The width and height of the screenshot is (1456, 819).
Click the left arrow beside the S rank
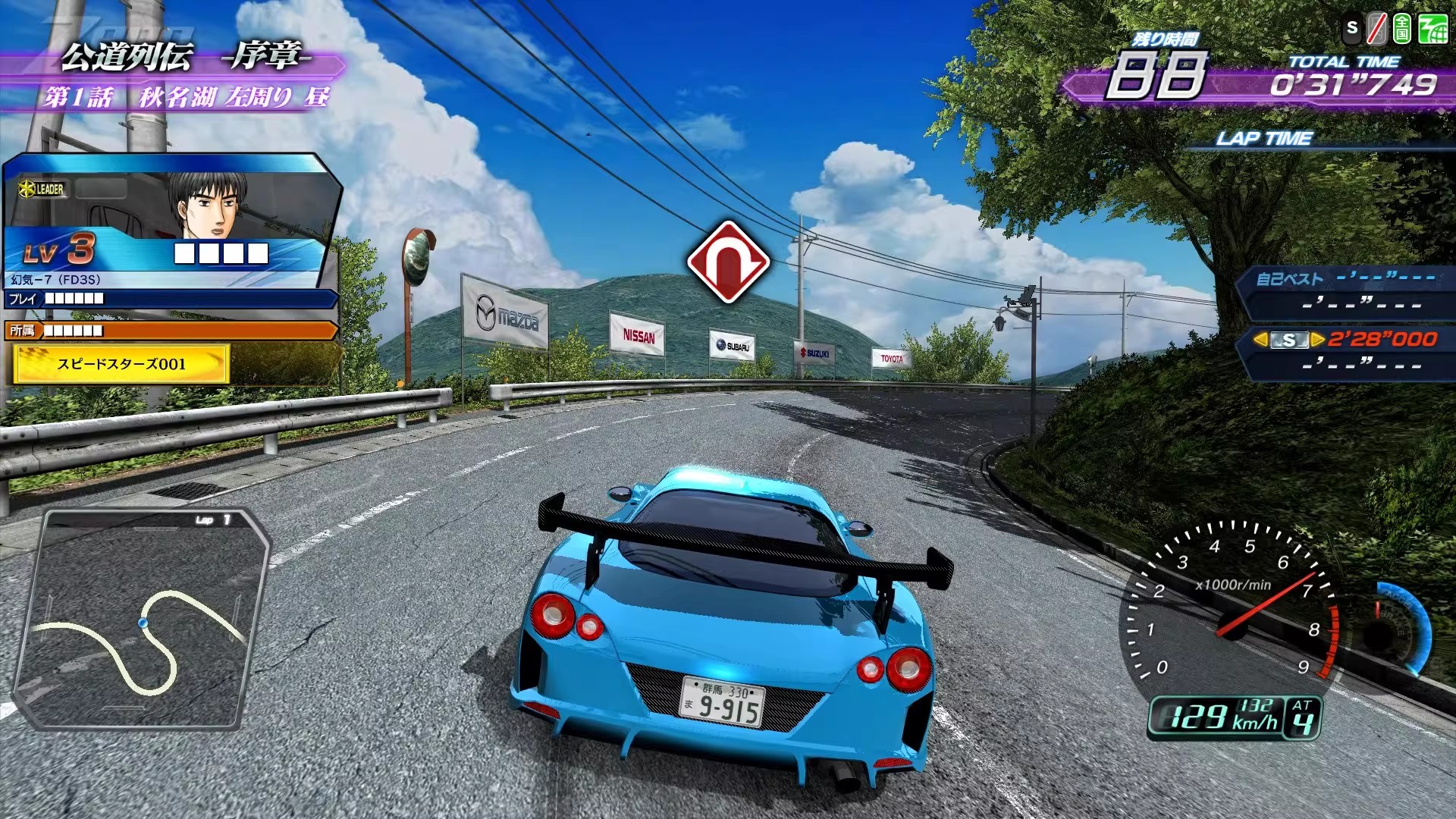(x=1260, y=340)
